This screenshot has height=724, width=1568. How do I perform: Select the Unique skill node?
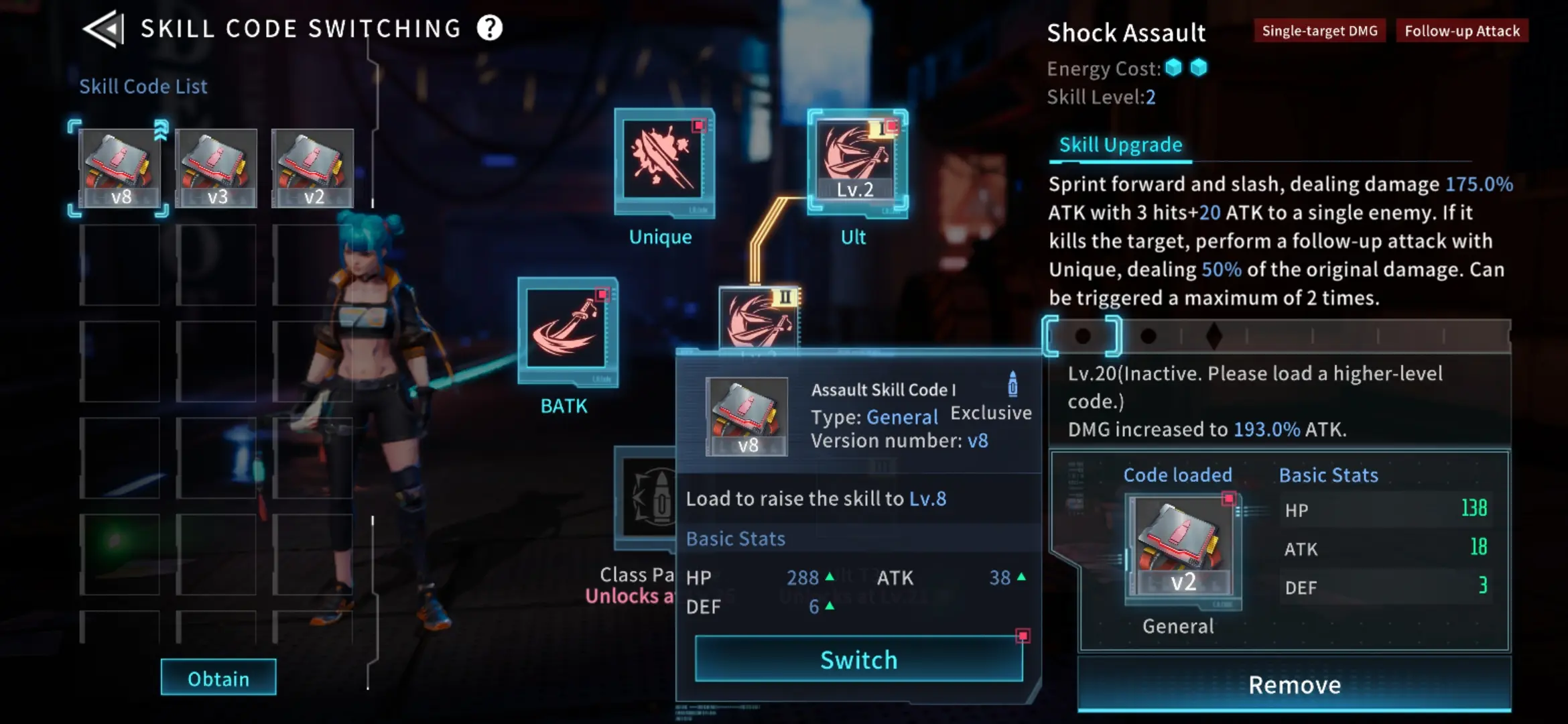663,161
